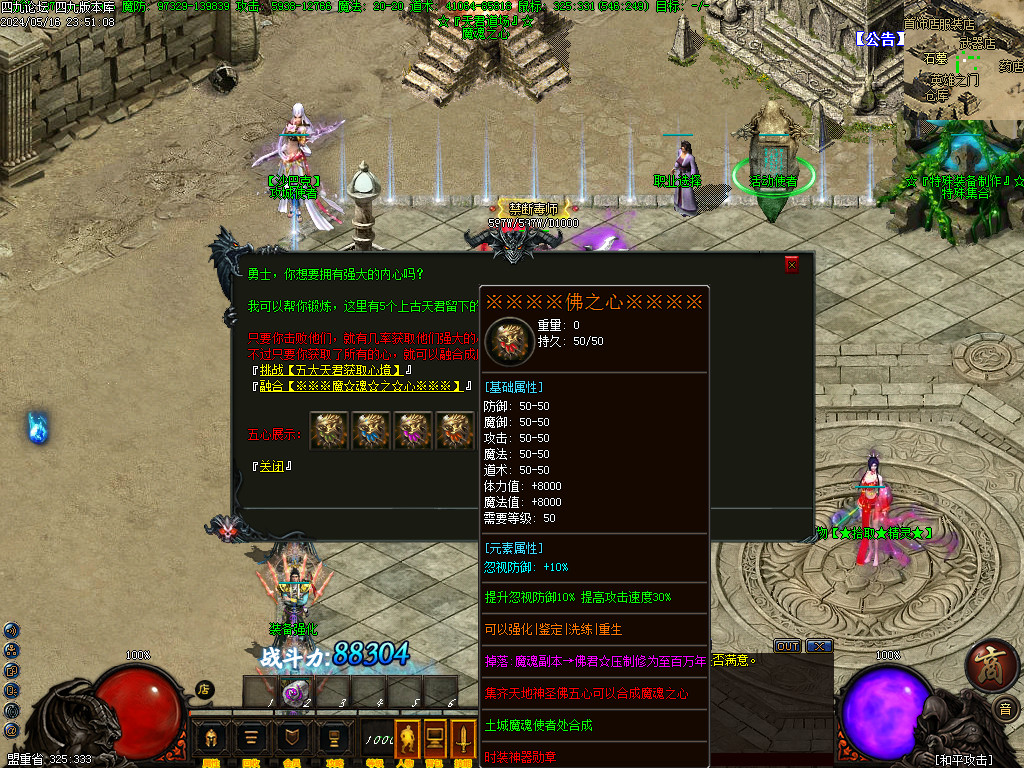Click the blue X button beside OUT

point(819,646)
